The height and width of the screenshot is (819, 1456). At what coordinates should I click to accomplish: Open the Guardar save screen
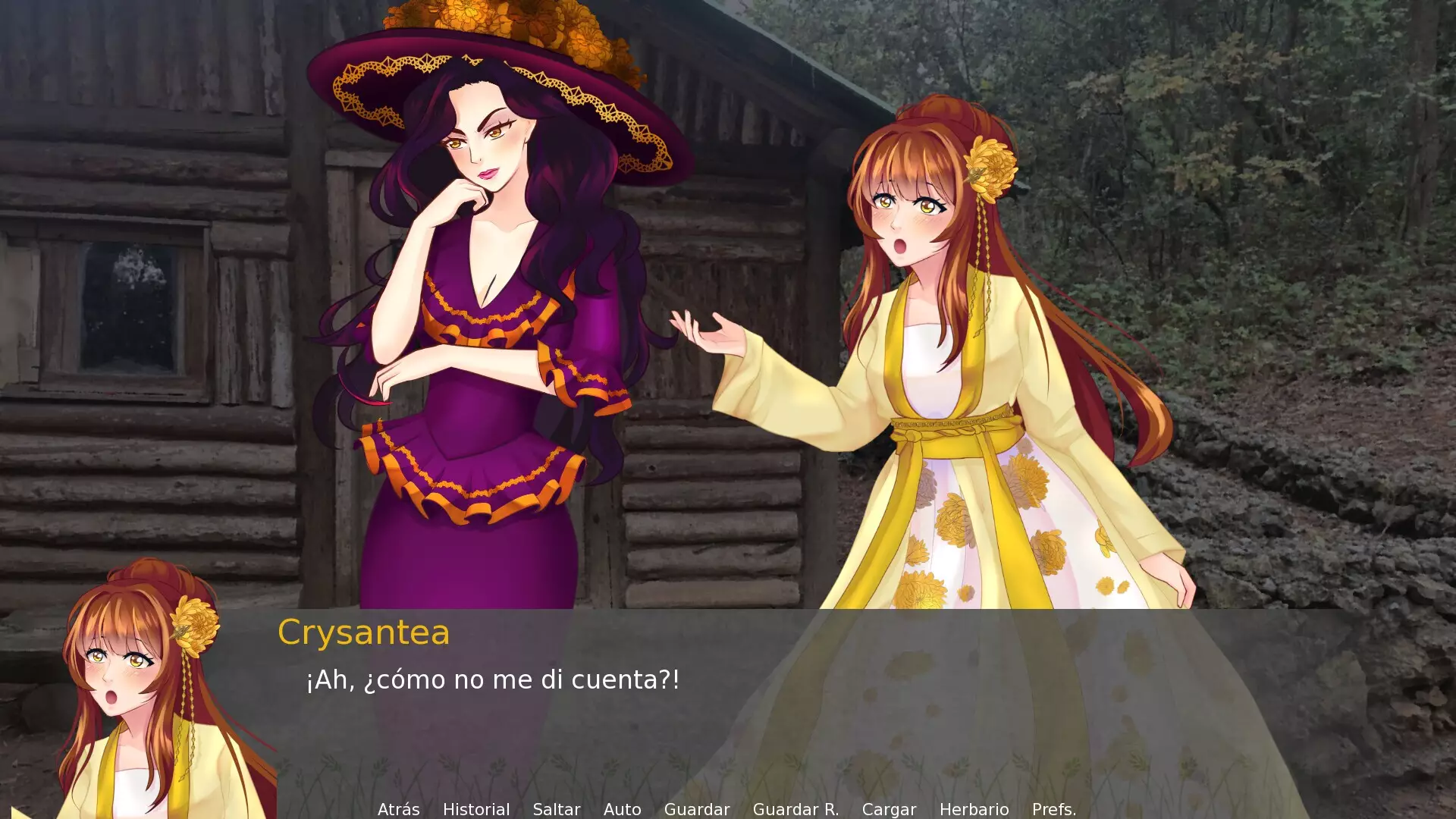(696, 809)
